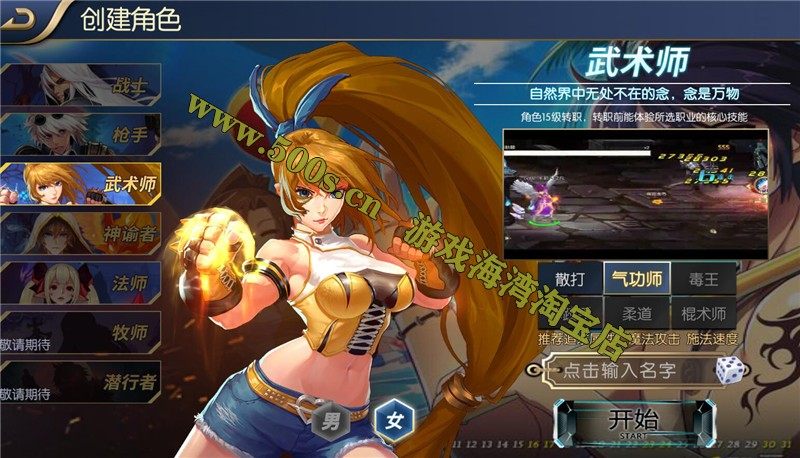Select the 棍术师 subclass
The height and width of the screenshot is (458, 800).
(703, 313)
